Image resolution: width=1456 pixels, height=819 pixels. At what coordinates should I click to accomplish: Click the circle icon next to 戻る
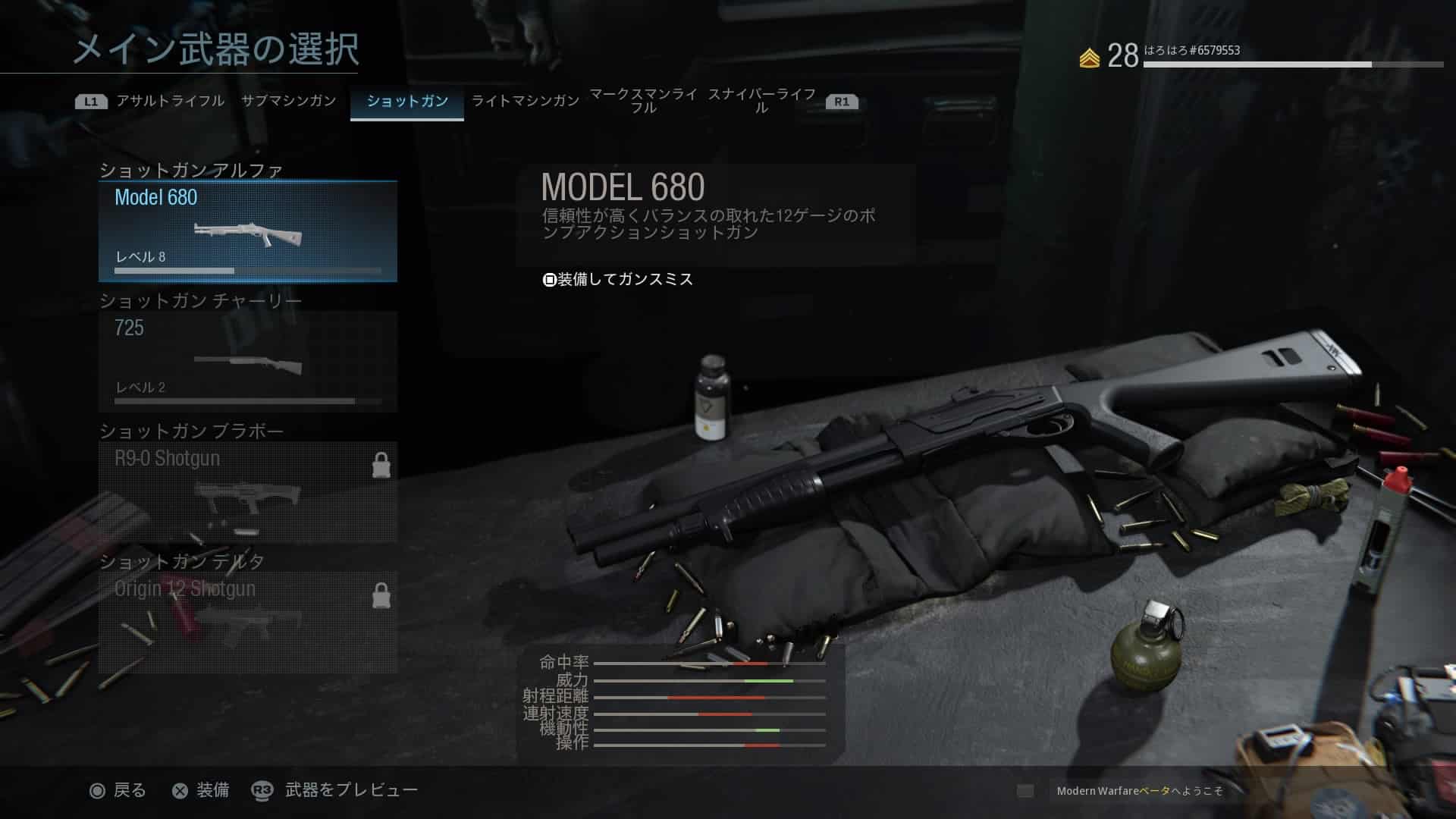(97, 790)
